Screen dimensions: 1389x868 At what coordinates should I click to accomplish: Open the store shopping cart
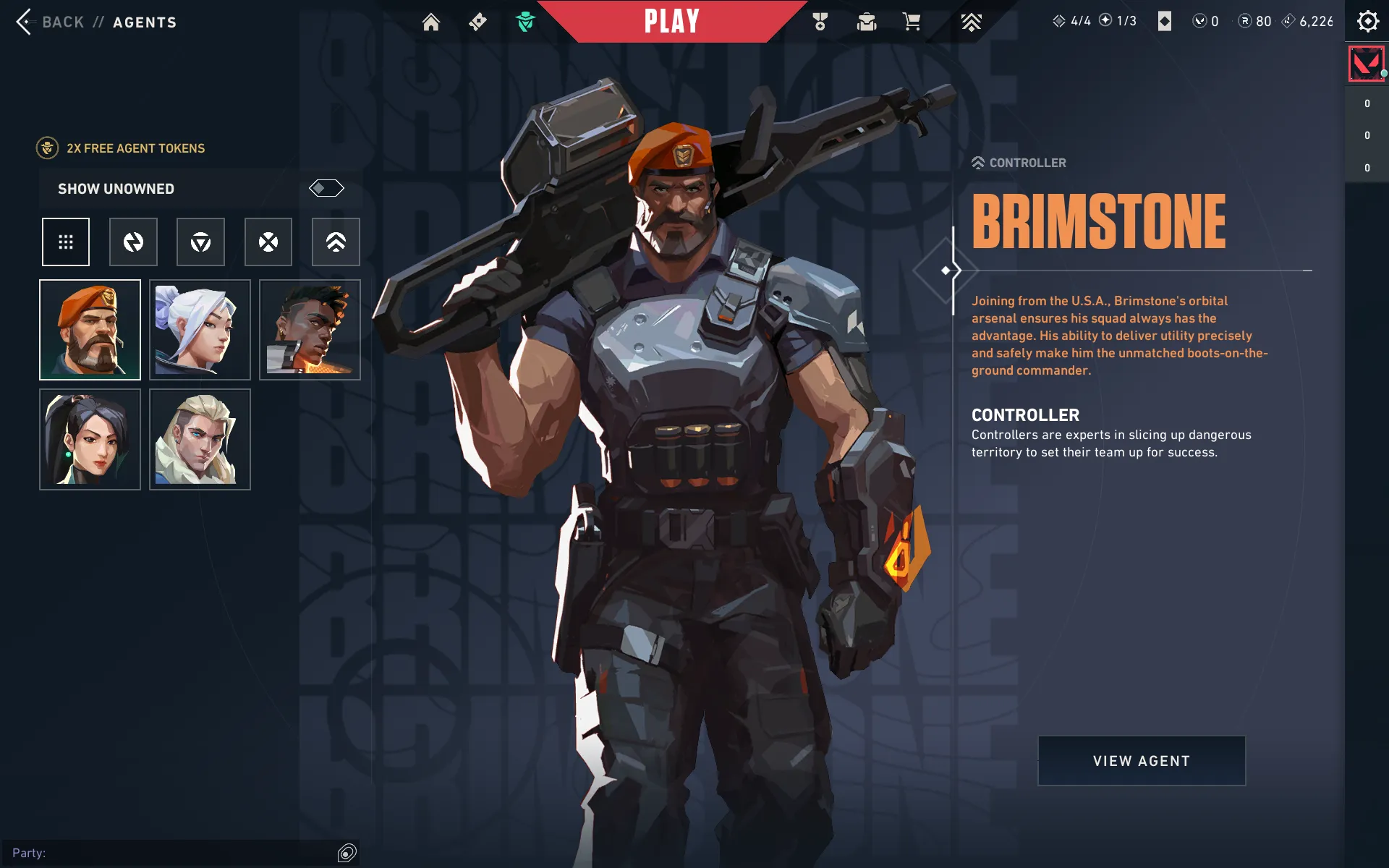(x=912, y=22)
